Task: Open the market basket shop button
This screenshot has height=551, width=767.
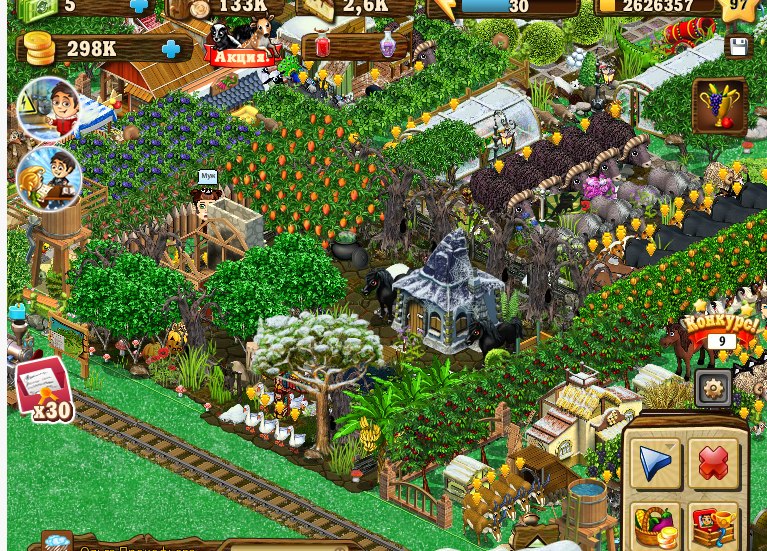Action: [x=655, y=526]
